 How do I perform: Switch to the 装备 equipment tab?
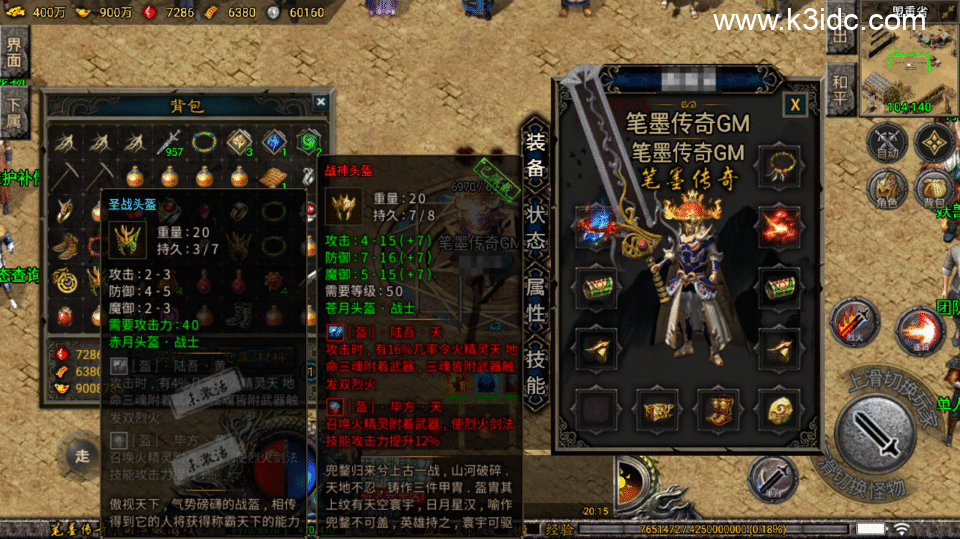point(536,155)
